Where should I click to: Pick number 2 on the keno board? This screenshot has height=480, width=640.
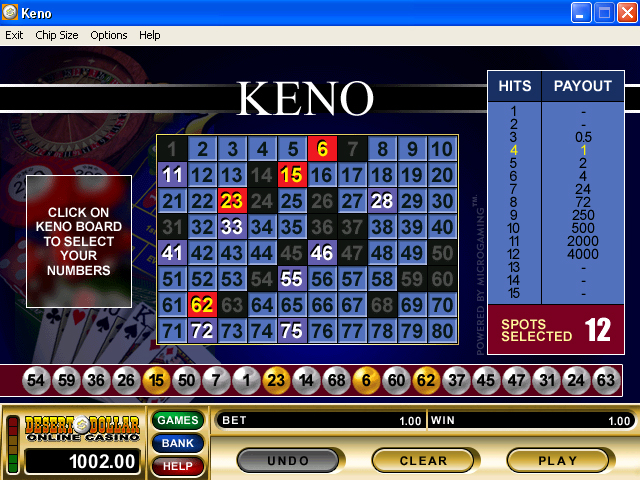202,149
